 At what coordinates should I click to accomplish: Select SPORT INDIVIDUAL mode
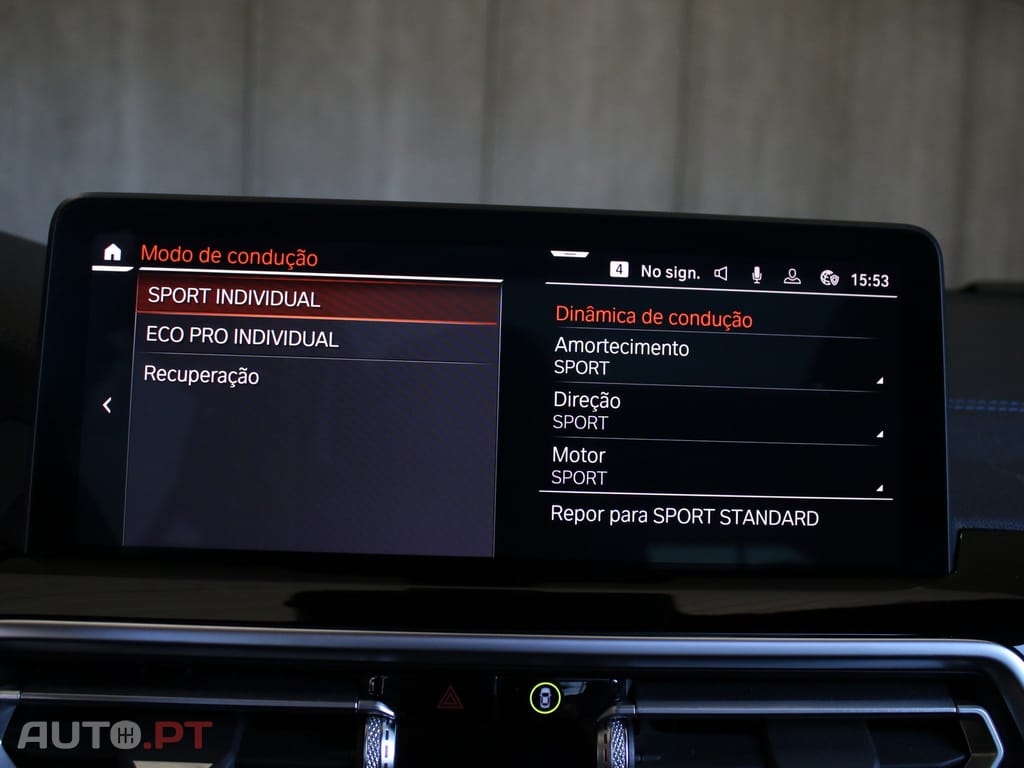point(316,298)
